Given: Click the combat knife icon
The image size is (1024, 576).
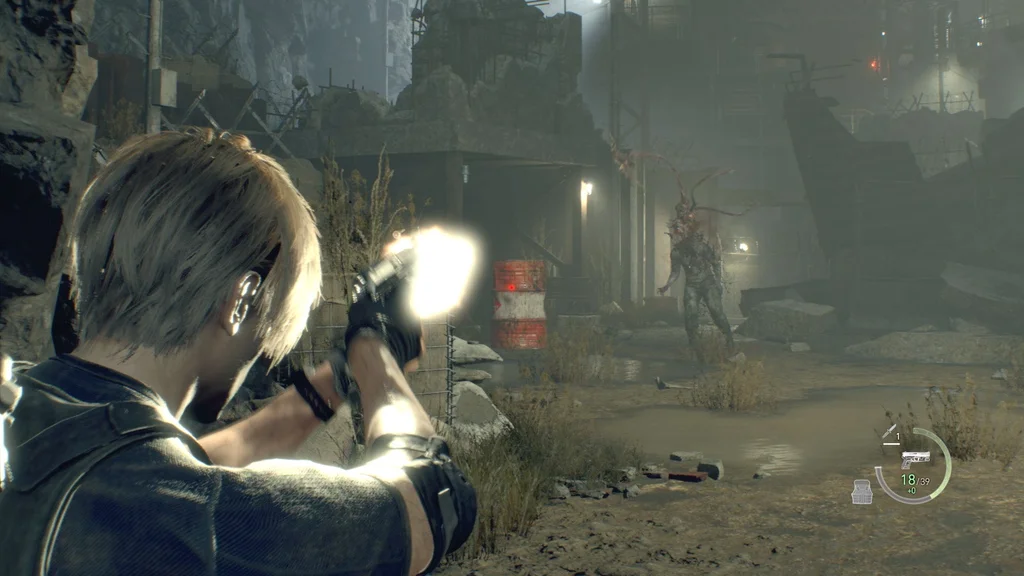Looking at the screenshot, I should (x=889, y=434).
